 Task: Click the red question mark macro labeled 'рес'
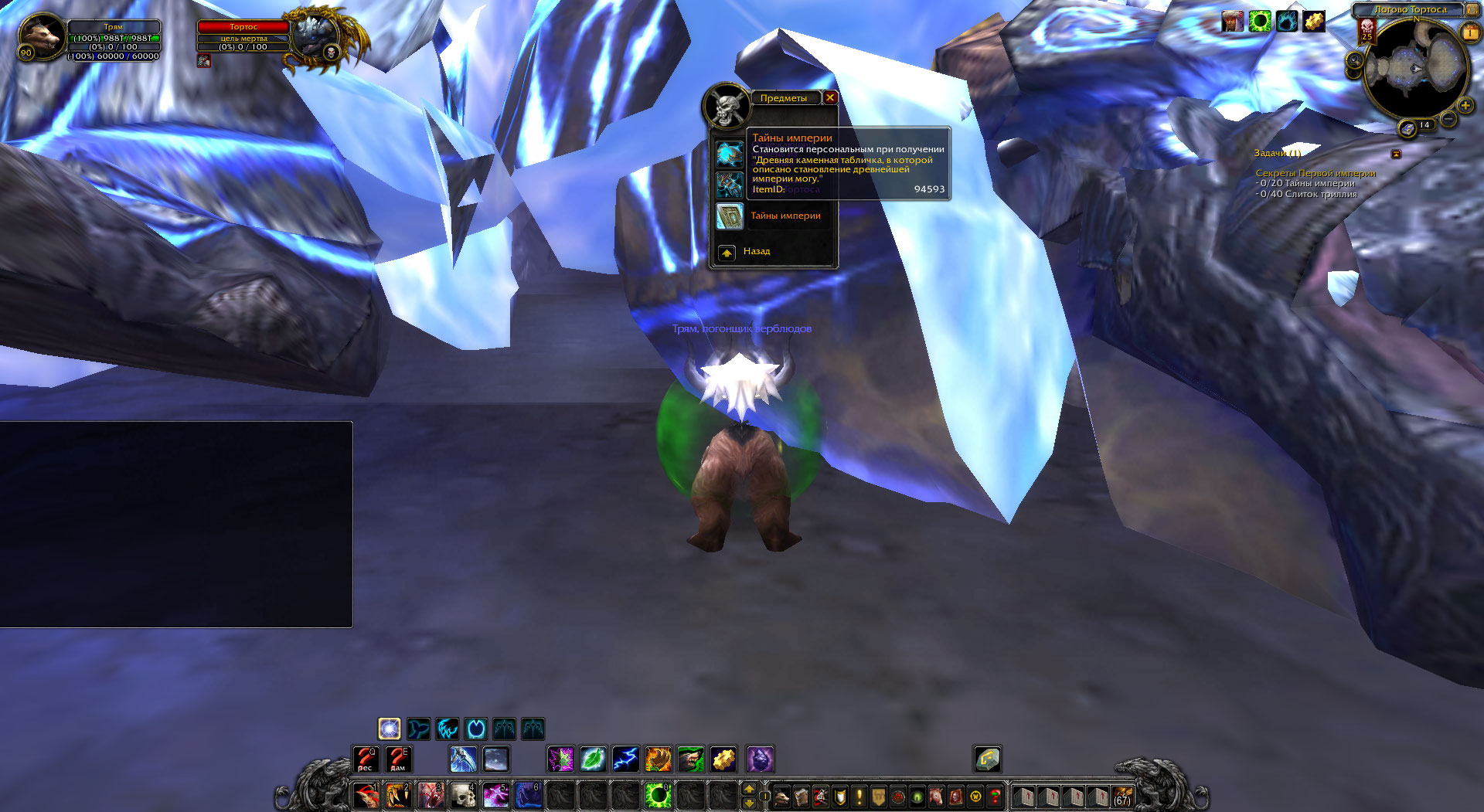[366, 759]
